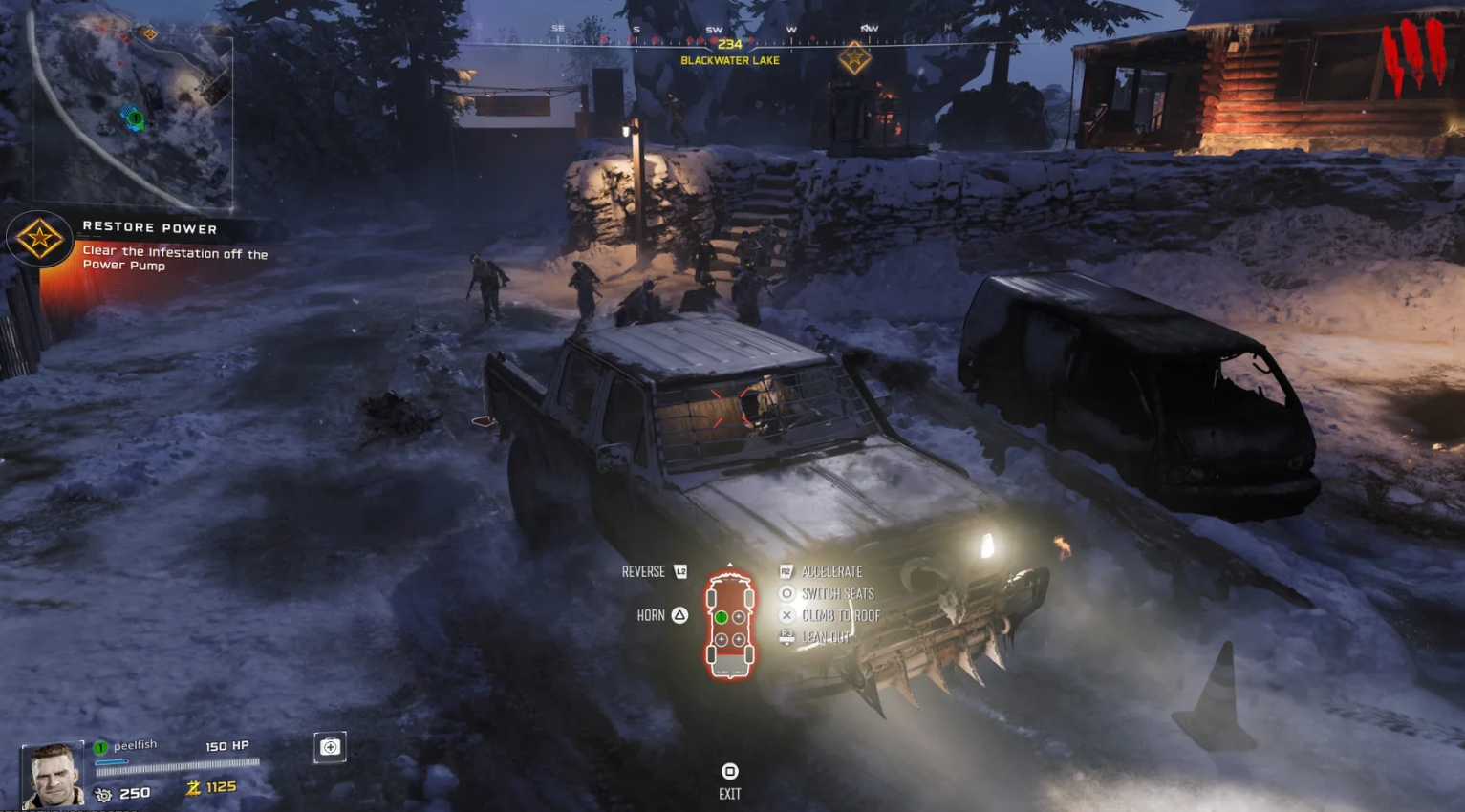
Task: Select the vehicle seat diagram
Action: coord(730,626)
